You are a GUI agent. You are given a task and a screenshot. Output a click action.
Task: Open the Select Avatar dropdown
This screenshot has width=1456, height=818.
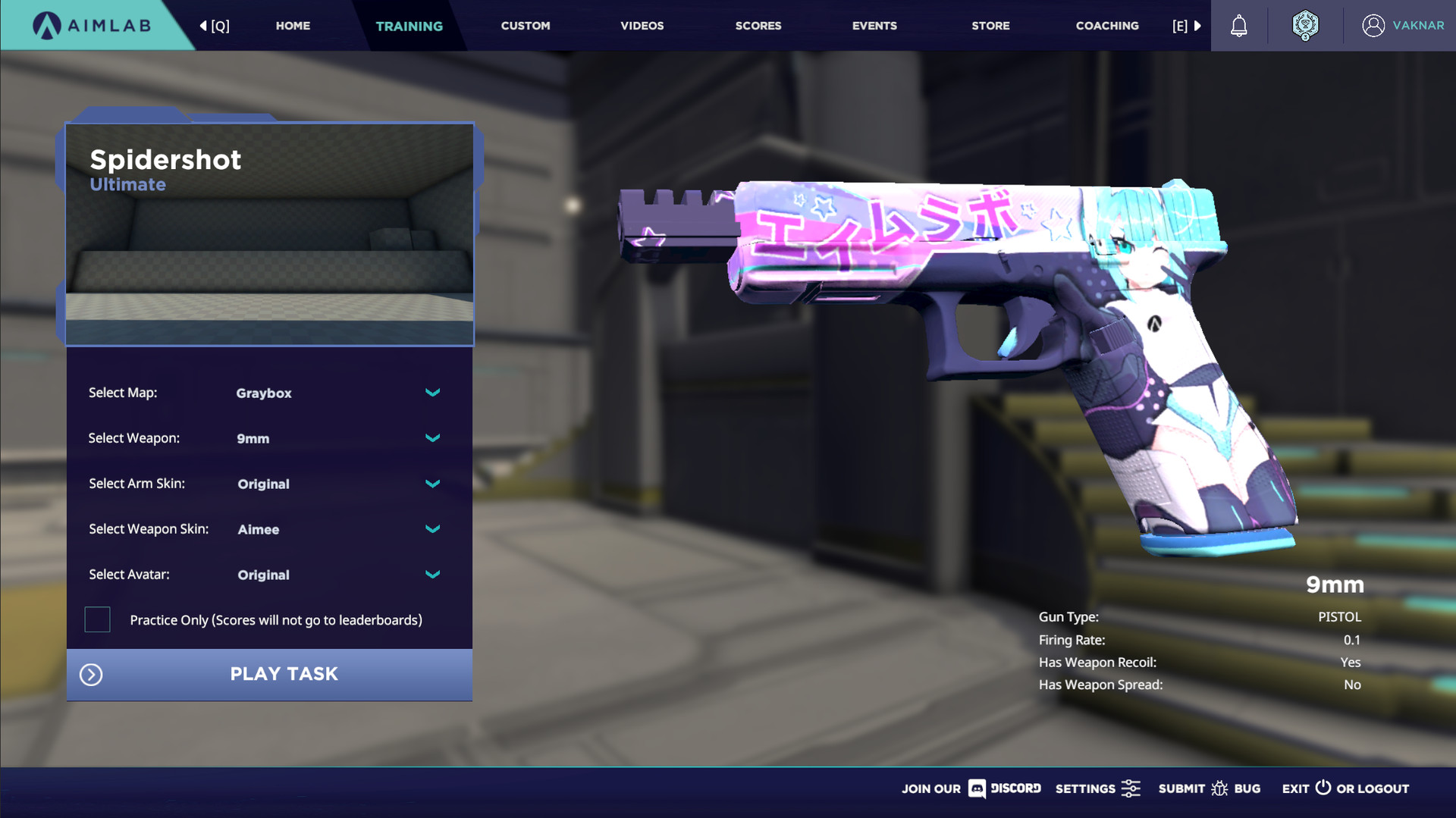432,575
